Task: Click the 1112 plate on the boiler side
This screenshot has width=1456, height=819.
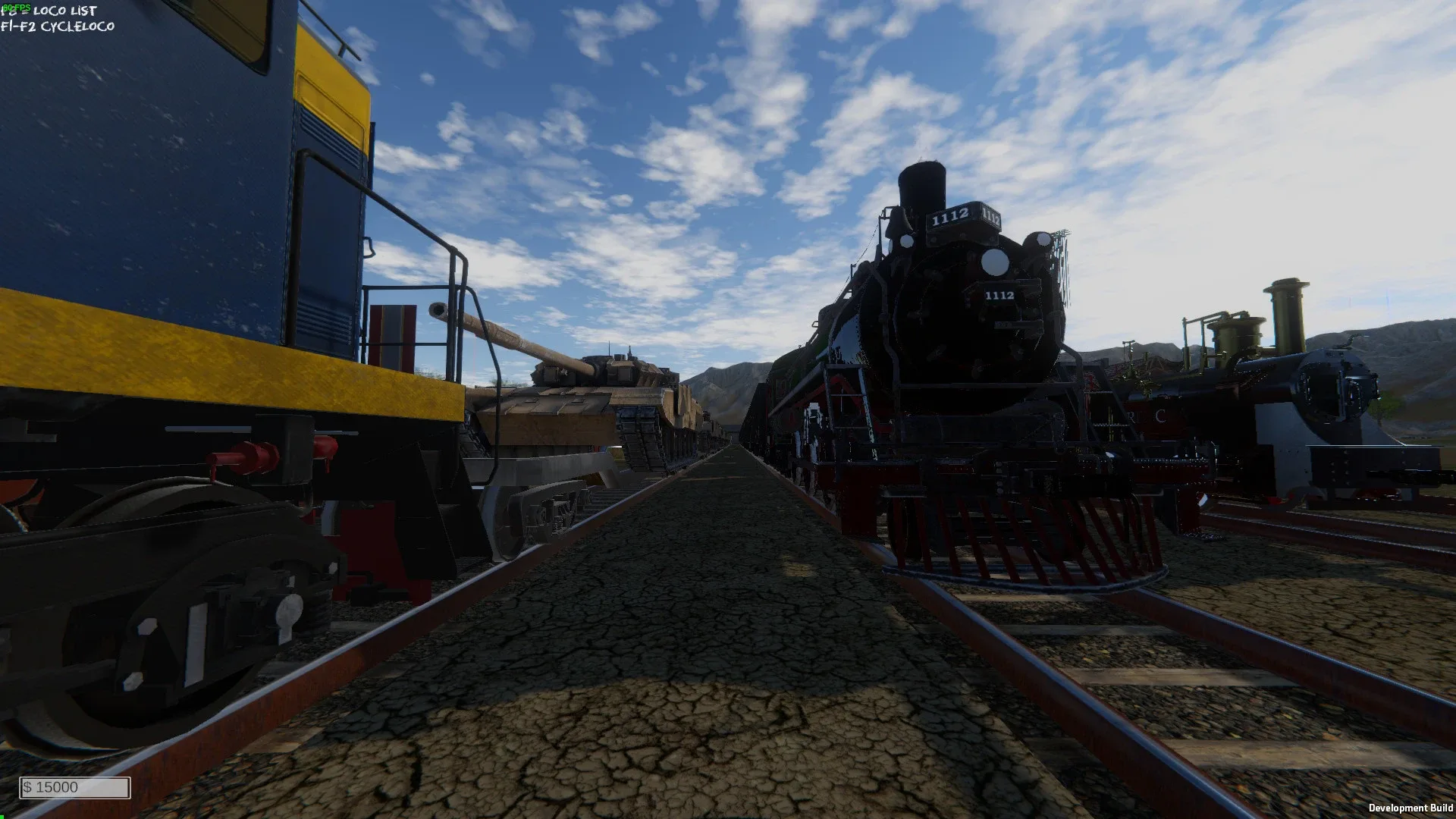Action: (x=999, y=295)
